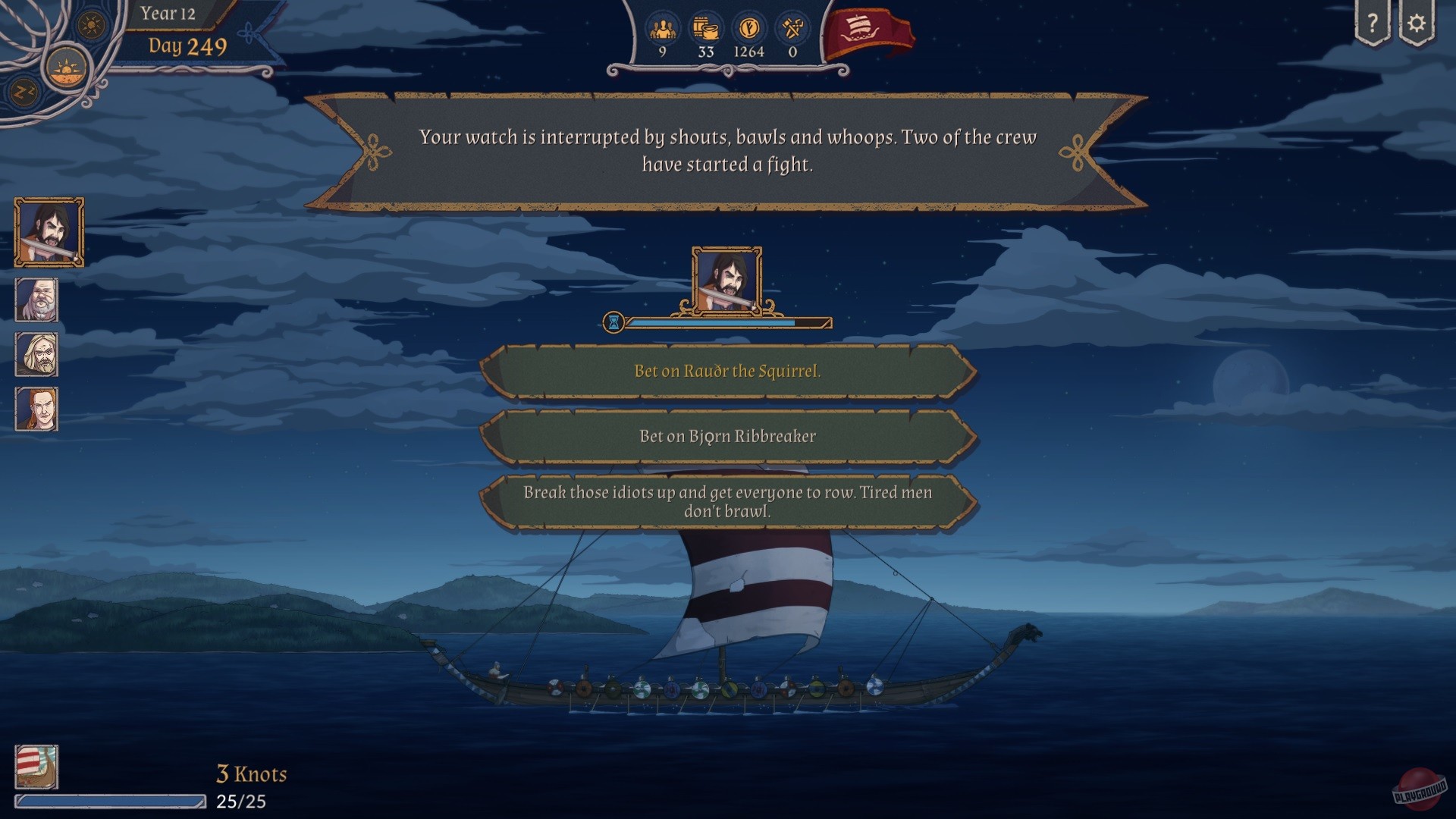
Task: Toggle the sun speed mode icon
Action: pyautogui.click(x=91, y=24)
